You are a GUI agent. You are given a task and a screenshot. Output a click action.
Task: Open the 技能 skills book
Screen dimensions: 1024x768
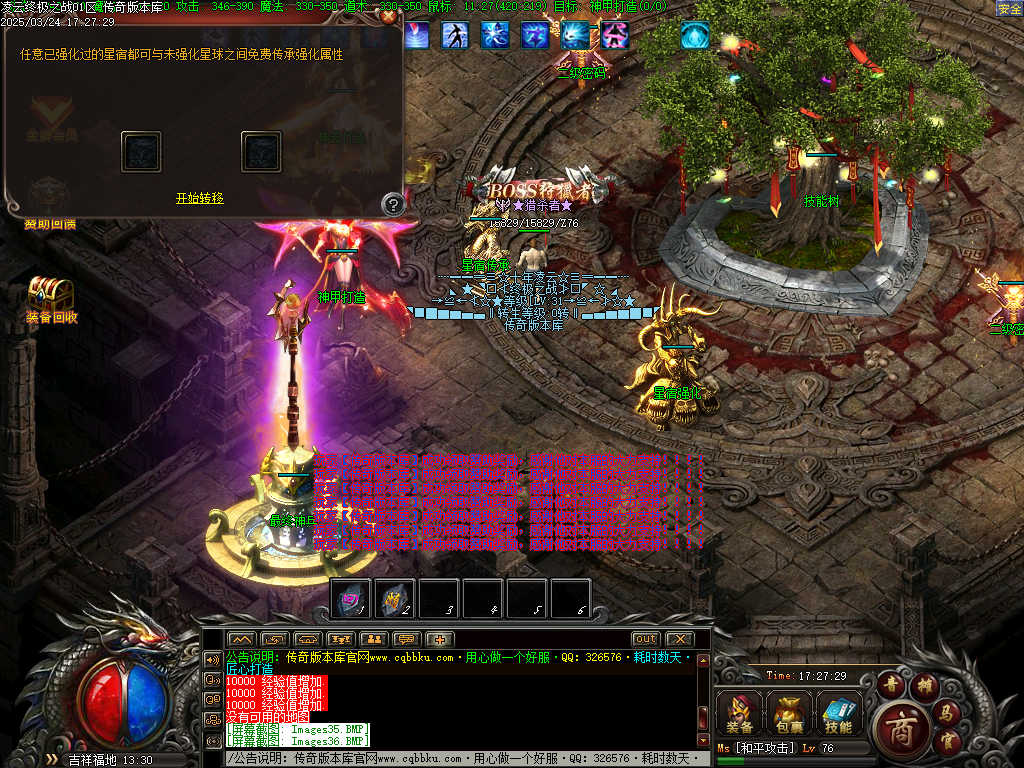click(839, 713)
